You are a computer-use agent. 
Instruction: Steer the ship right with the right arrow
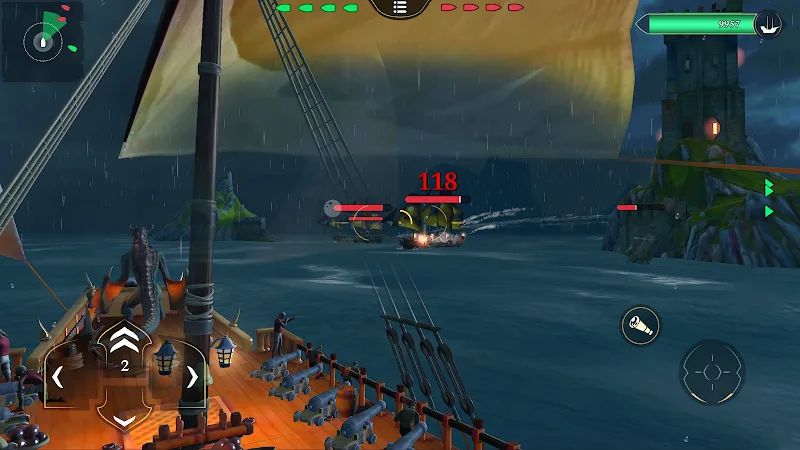pyautogui.click(x=191, y=377)
